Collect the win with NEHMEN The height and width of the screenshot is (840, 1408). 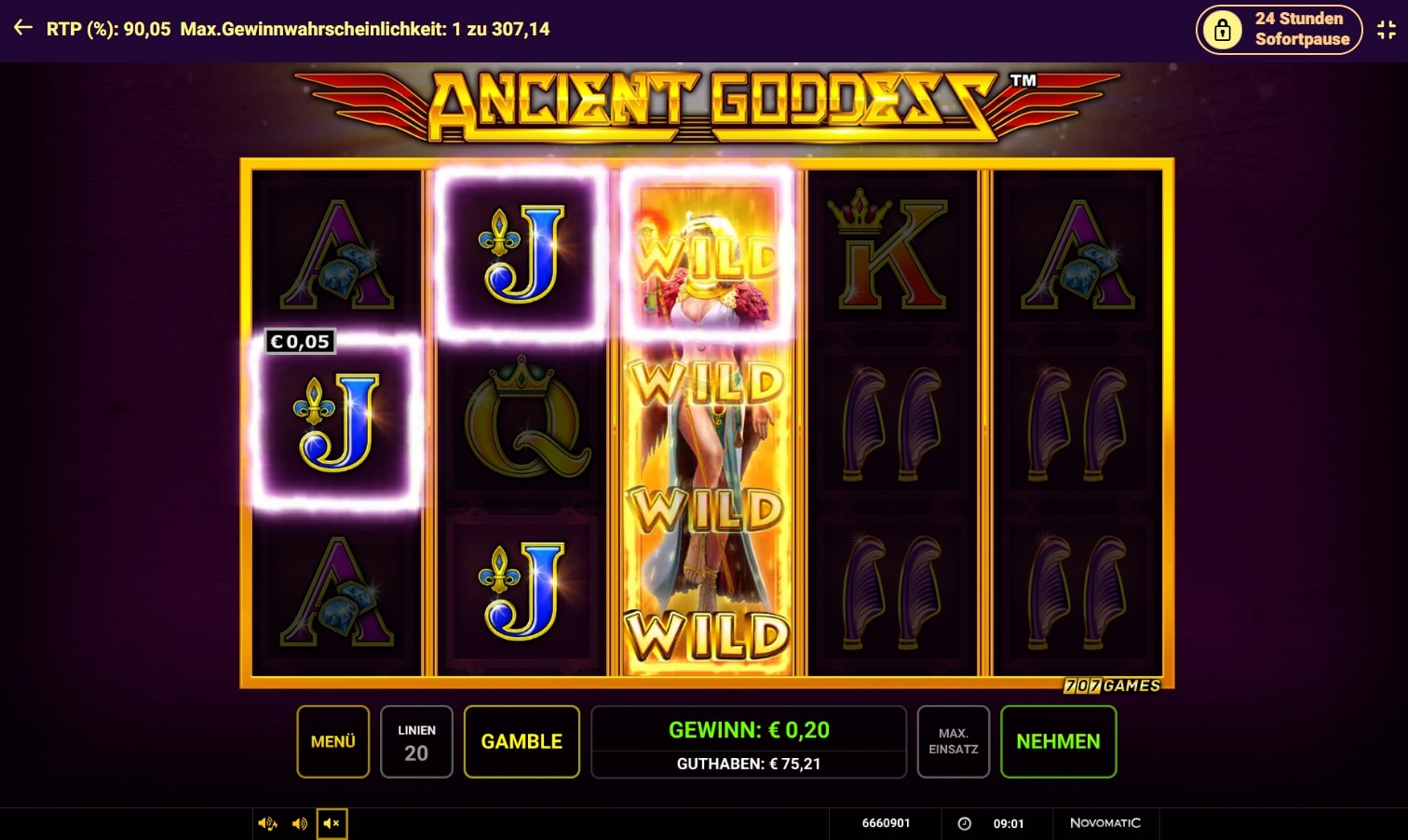coord(1058,741)
